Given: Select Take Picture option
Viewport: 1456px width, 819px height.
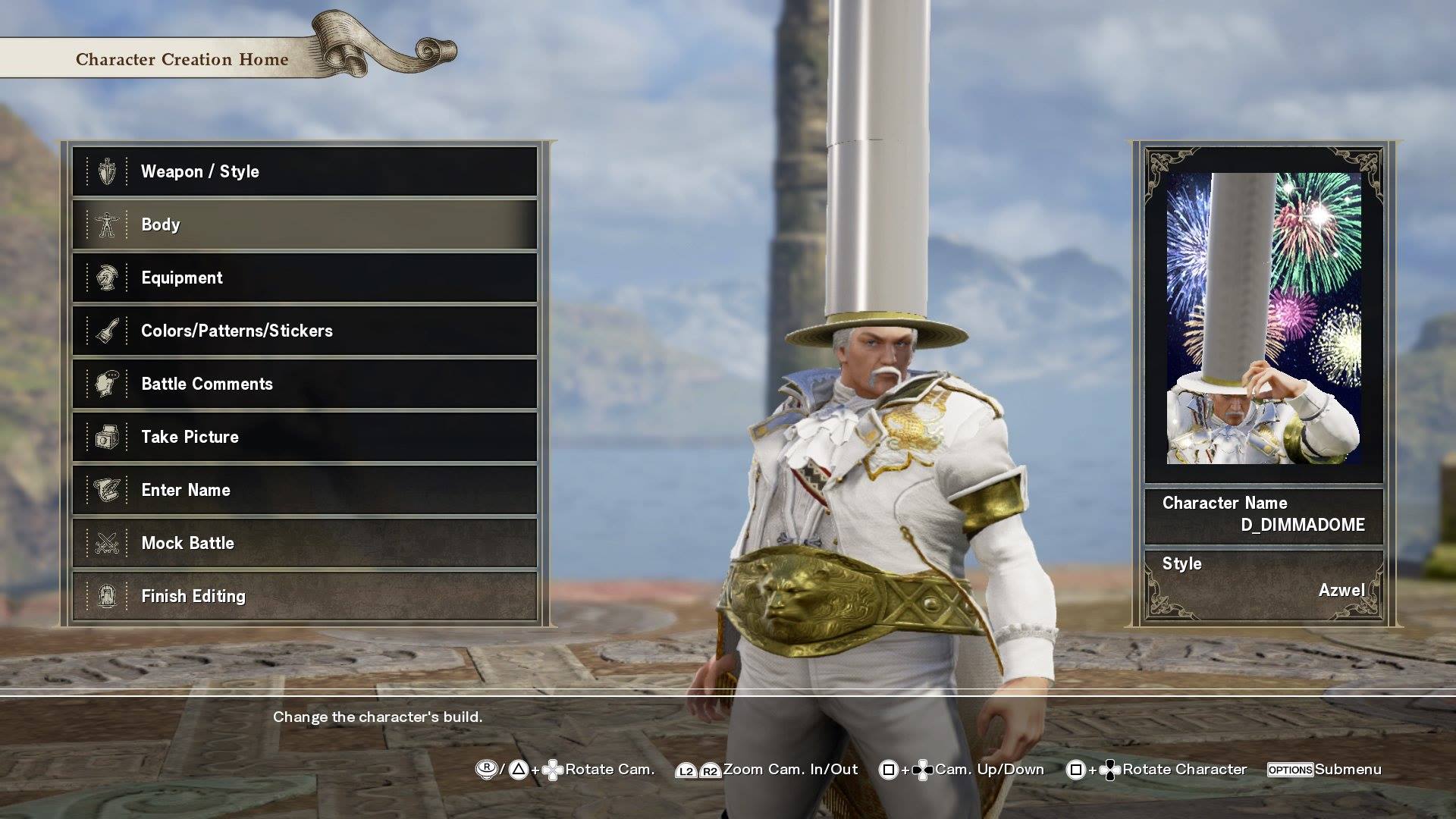Looking at the screenshot, I should pyautogui.click(x=304, y=437).
